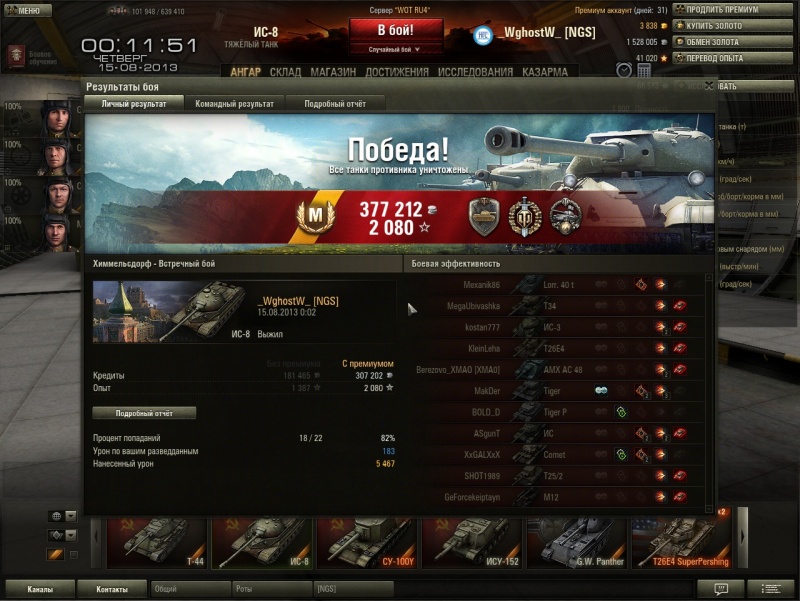Switch to the Казарма section

coord(545,72)
